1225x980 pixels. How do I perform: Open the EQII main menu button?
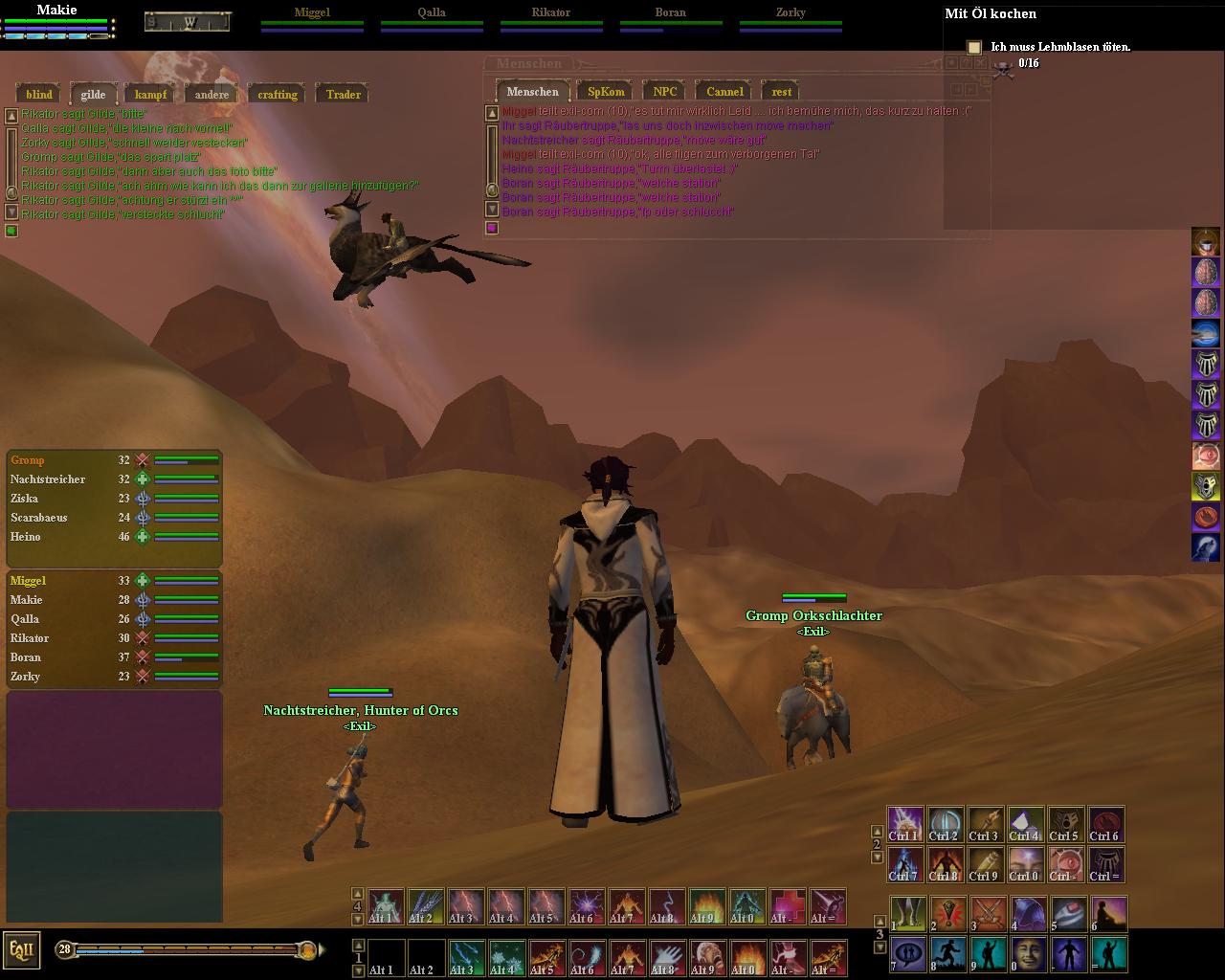21,950
